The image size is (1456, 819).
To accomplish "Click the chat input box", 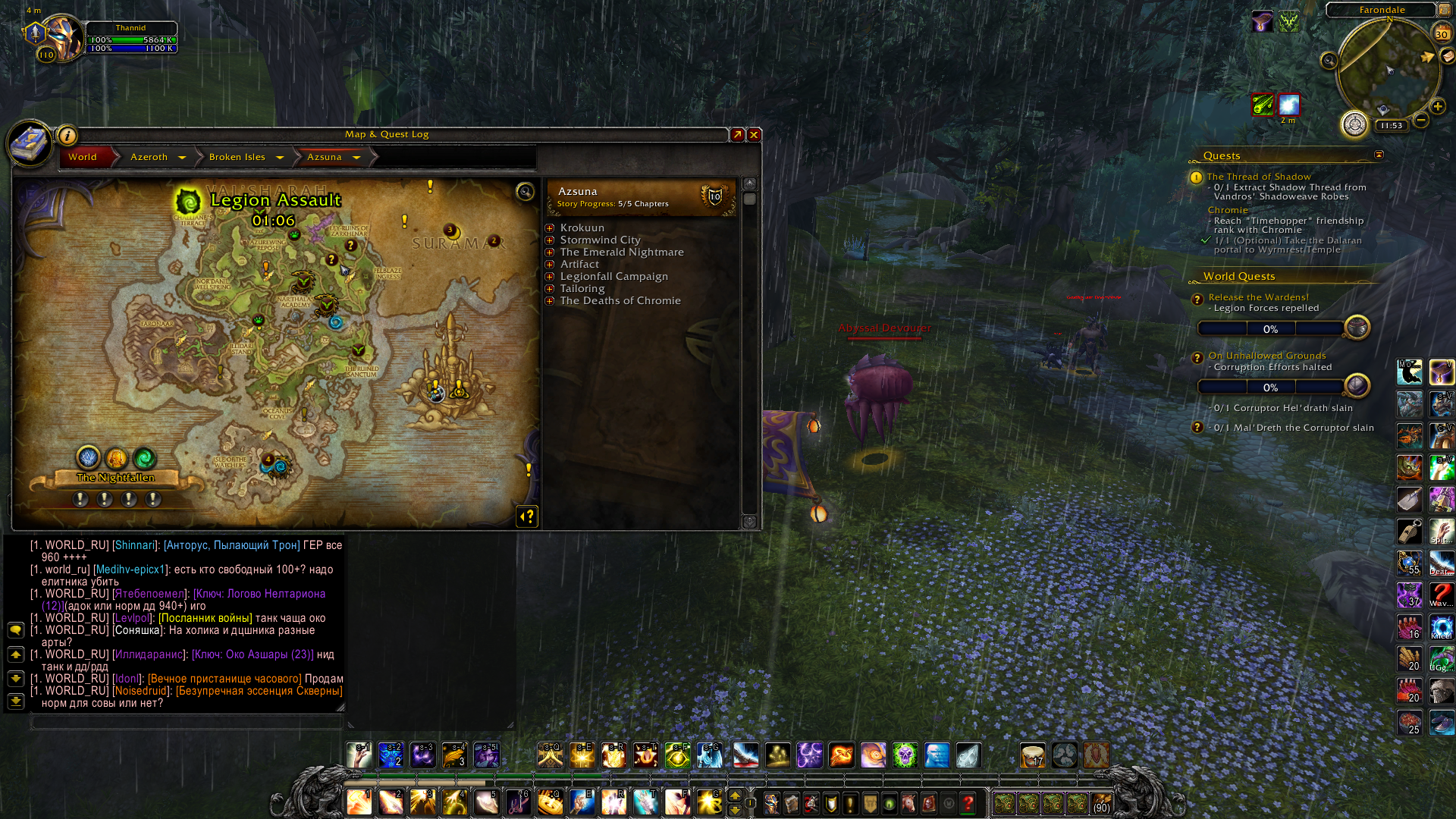I will click(x=186, y=721).
